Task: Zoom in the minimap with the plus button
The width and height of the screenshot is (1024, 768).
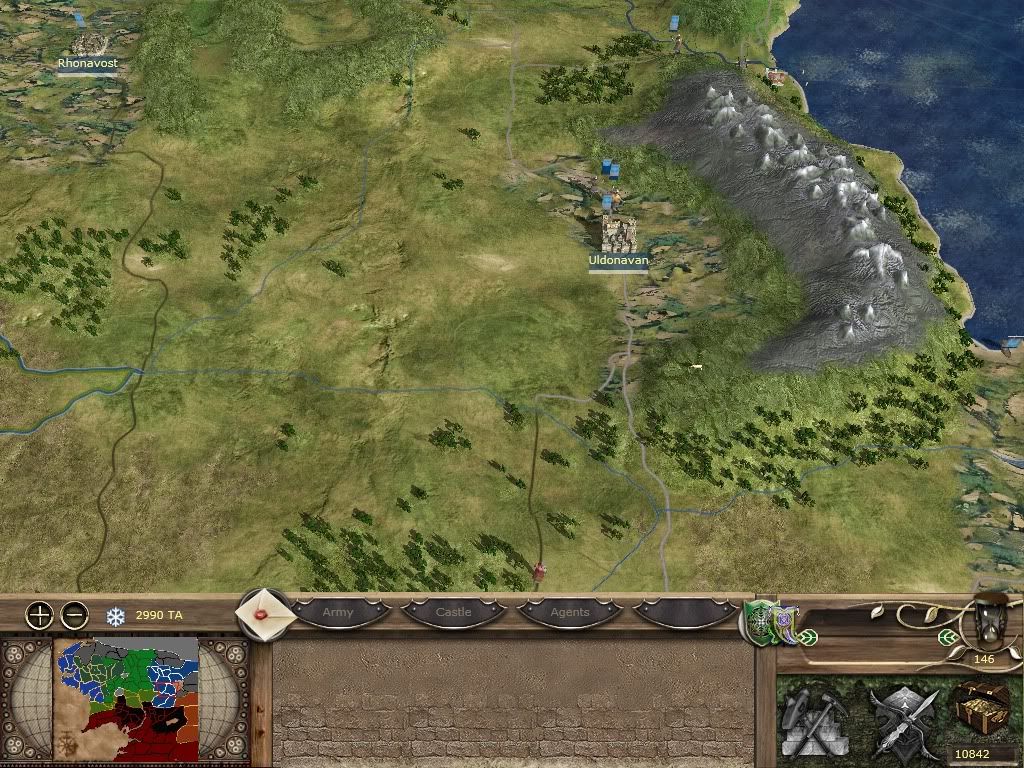Action: click(x=39, y=615)
